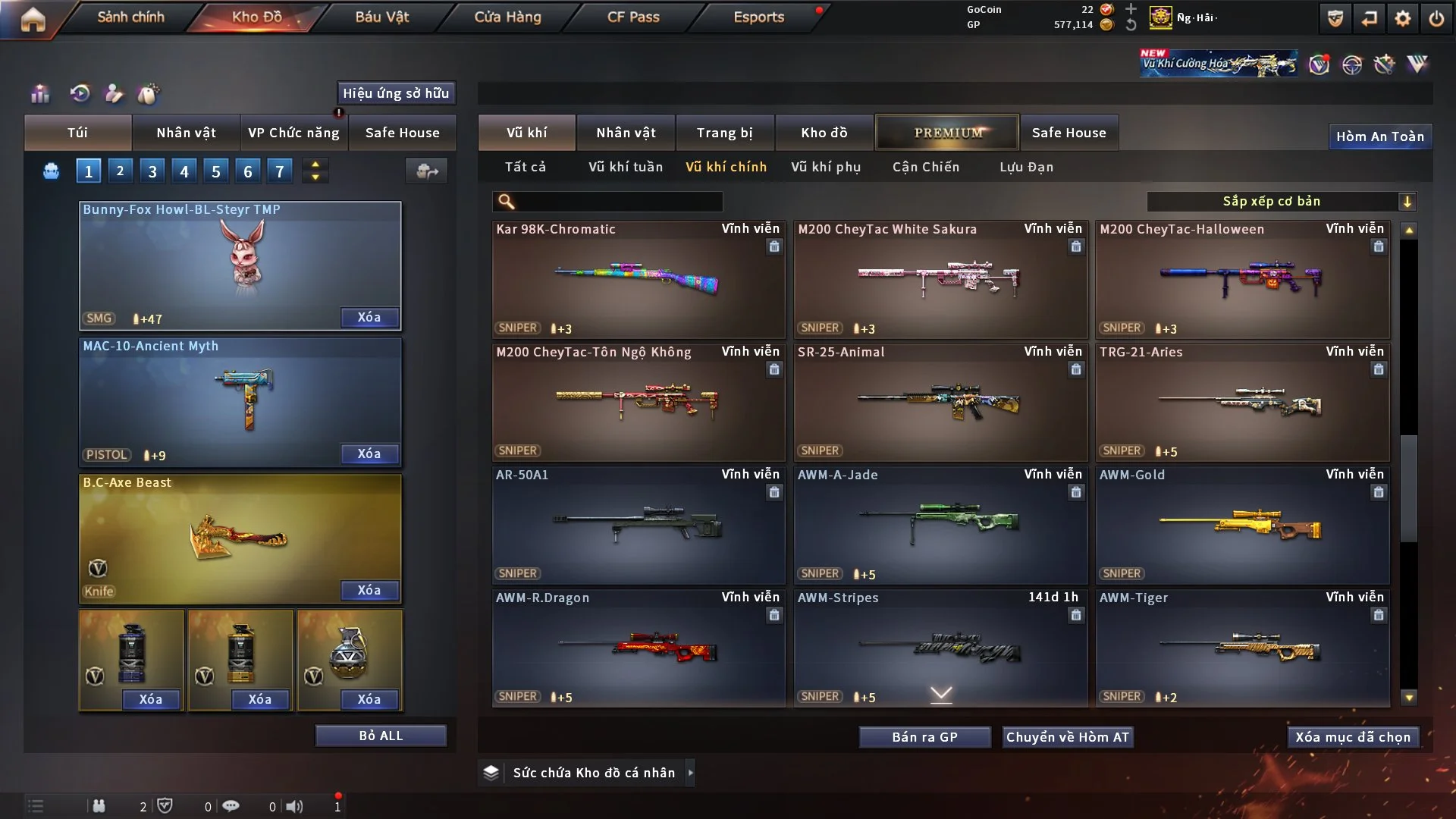Viewport: 1456px width, 819px height.
Task: Go to Sảnh chính lobby
Action: [x=130, y=17]
